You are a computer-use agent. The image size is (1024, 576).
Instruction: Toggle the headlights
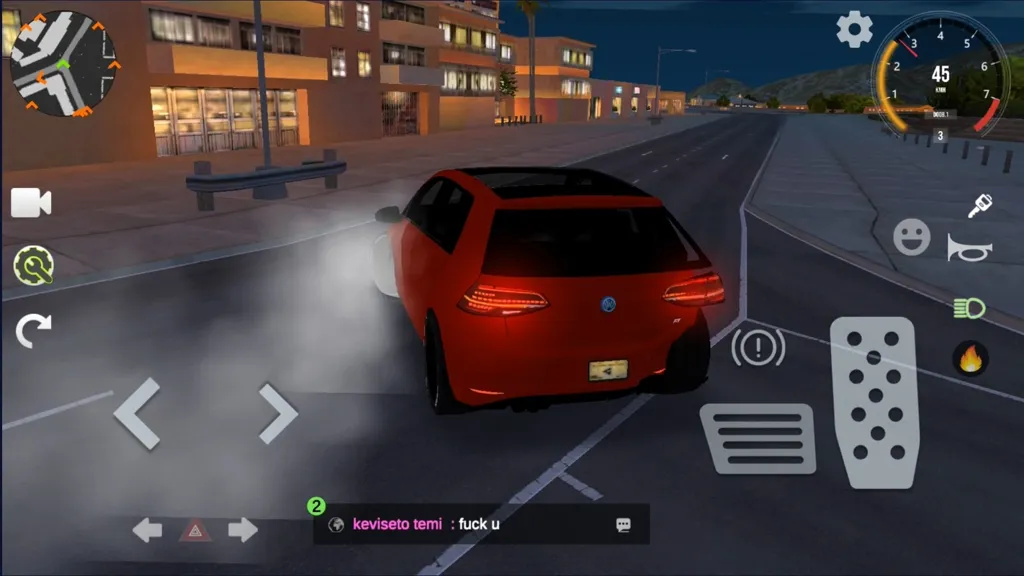[969, 307]
